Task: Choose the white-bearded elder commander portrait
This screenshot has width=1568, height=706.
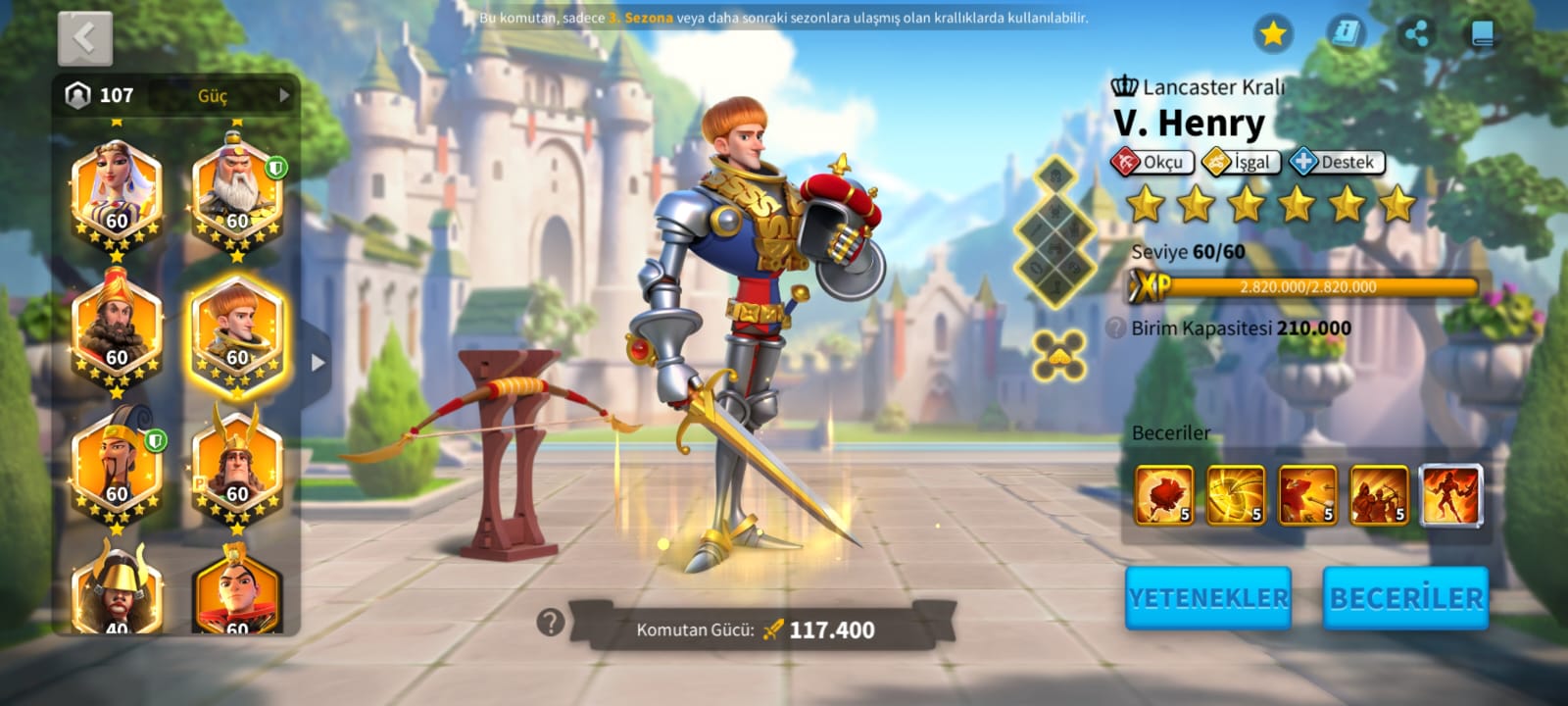Action: [237, 193]
